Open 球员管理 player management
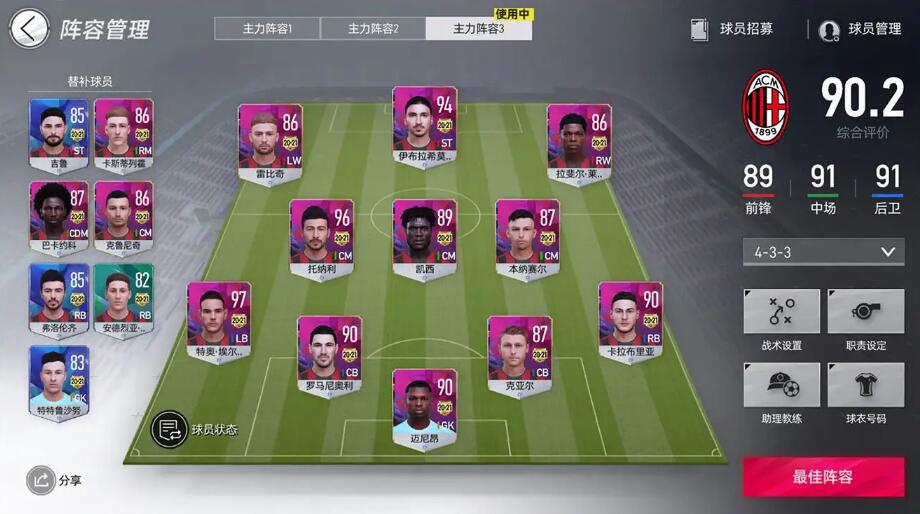Viewport: 920px width, 514px height. click(x=861, y=29)
